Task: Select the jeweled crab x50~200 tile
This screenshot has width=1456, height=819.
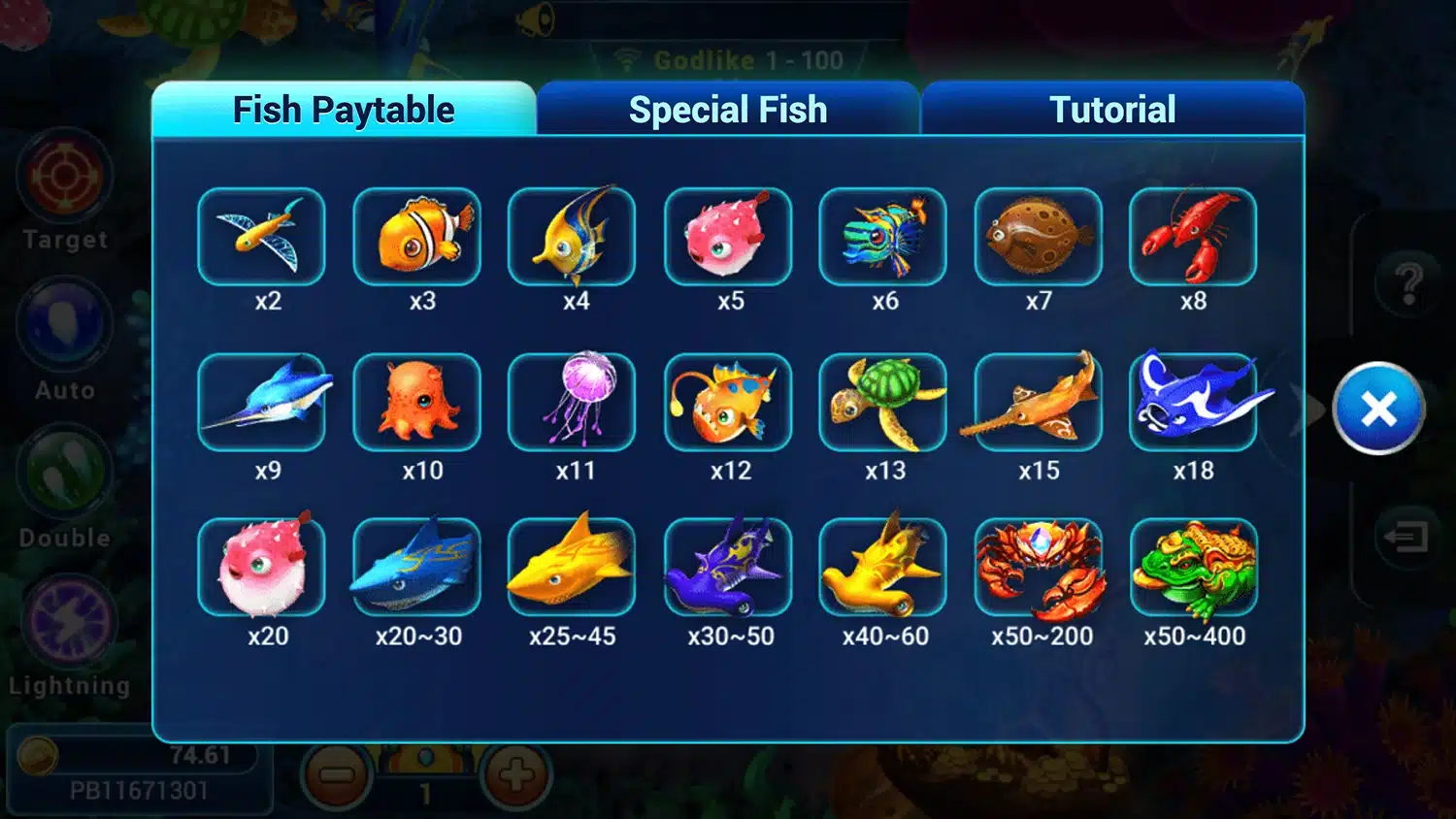Action: click(x=1039, y=568)
